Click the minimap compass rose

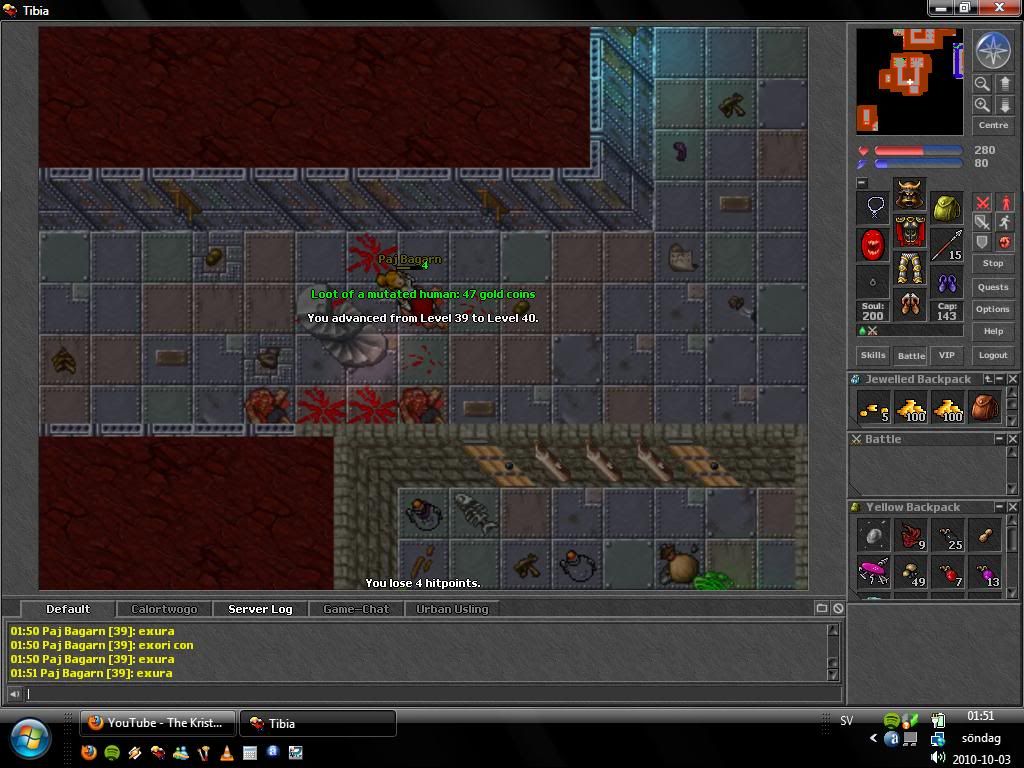click(x=993, y=52)
